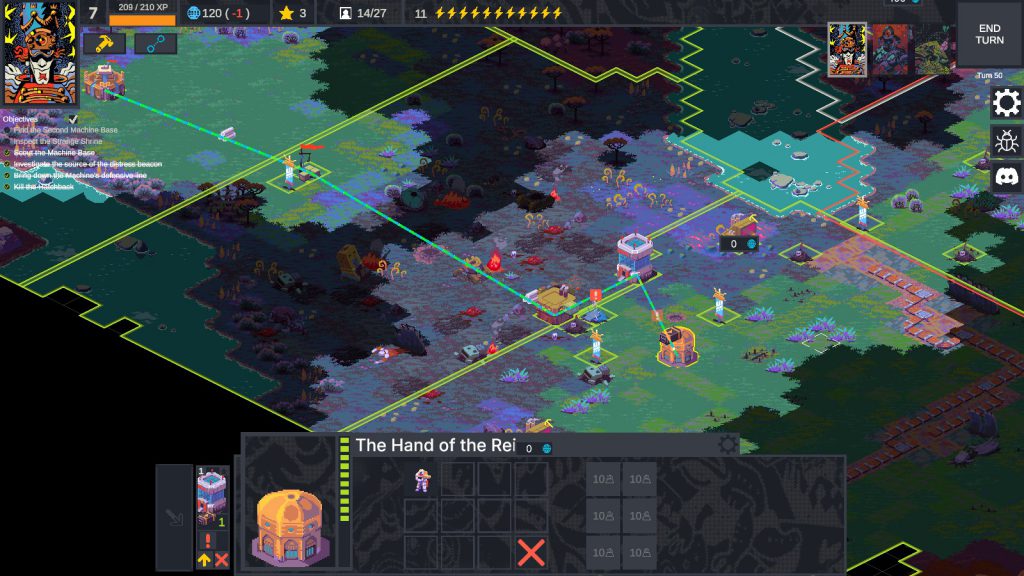Open the building panel's gear options

coord(727,445)
